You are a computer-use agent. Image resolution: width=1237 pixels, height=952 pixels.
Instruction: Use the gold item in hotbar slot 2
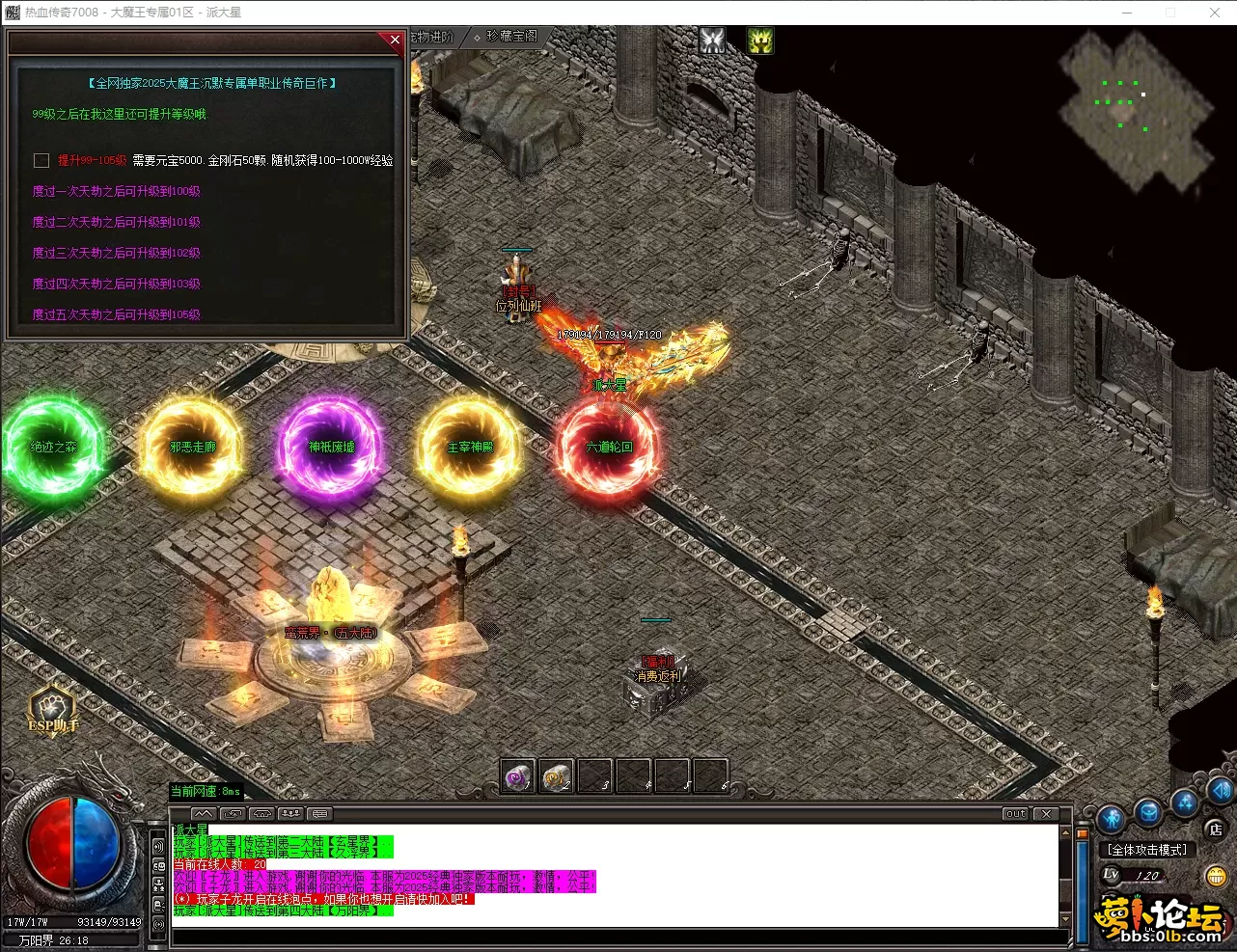click(x=557, y=776)
